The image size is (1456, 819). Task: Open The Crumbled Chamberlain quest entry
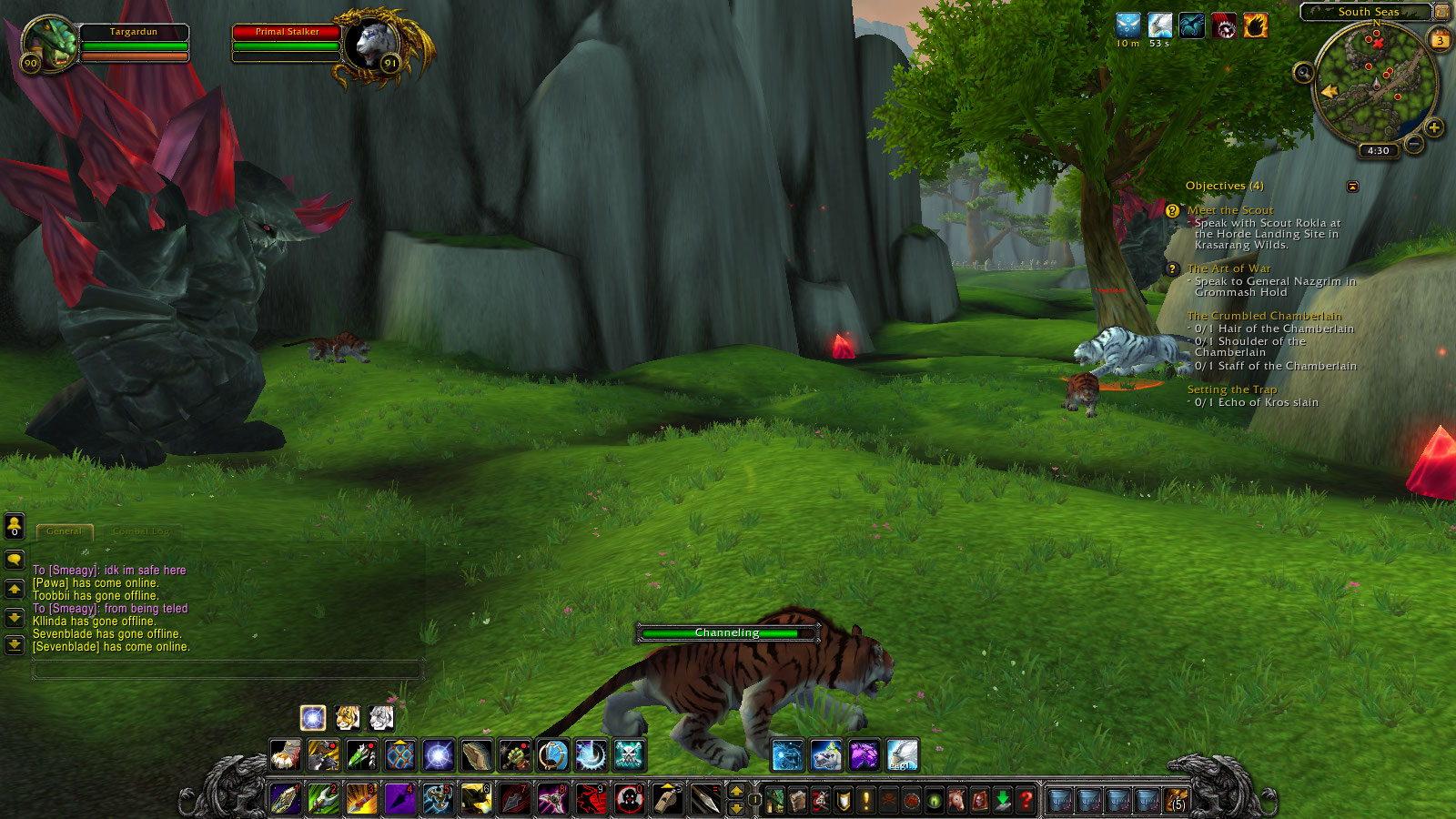[x=1264, y=316]
